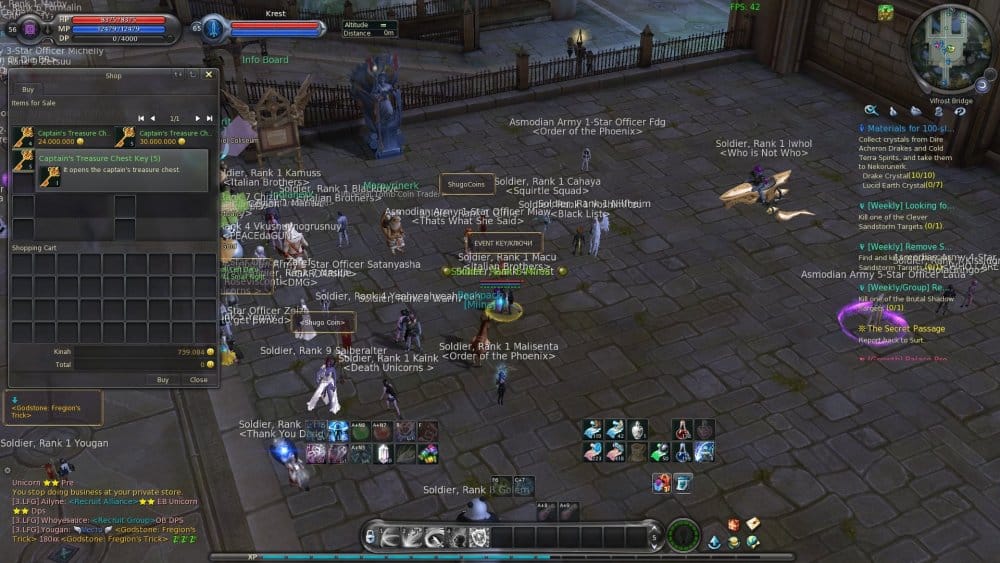
Task: Go to the previous shop page
Action: coord(152,118)
